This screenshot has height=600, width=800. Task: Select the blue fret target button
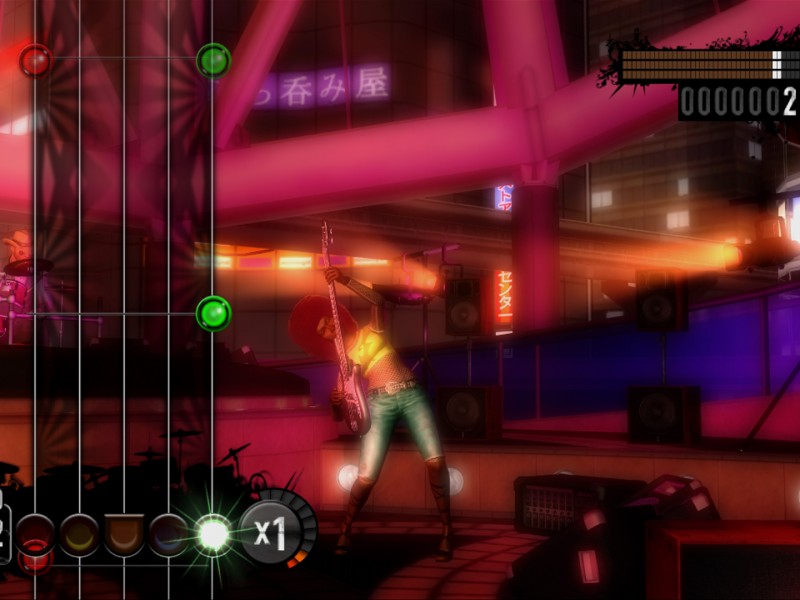[168, 534]
